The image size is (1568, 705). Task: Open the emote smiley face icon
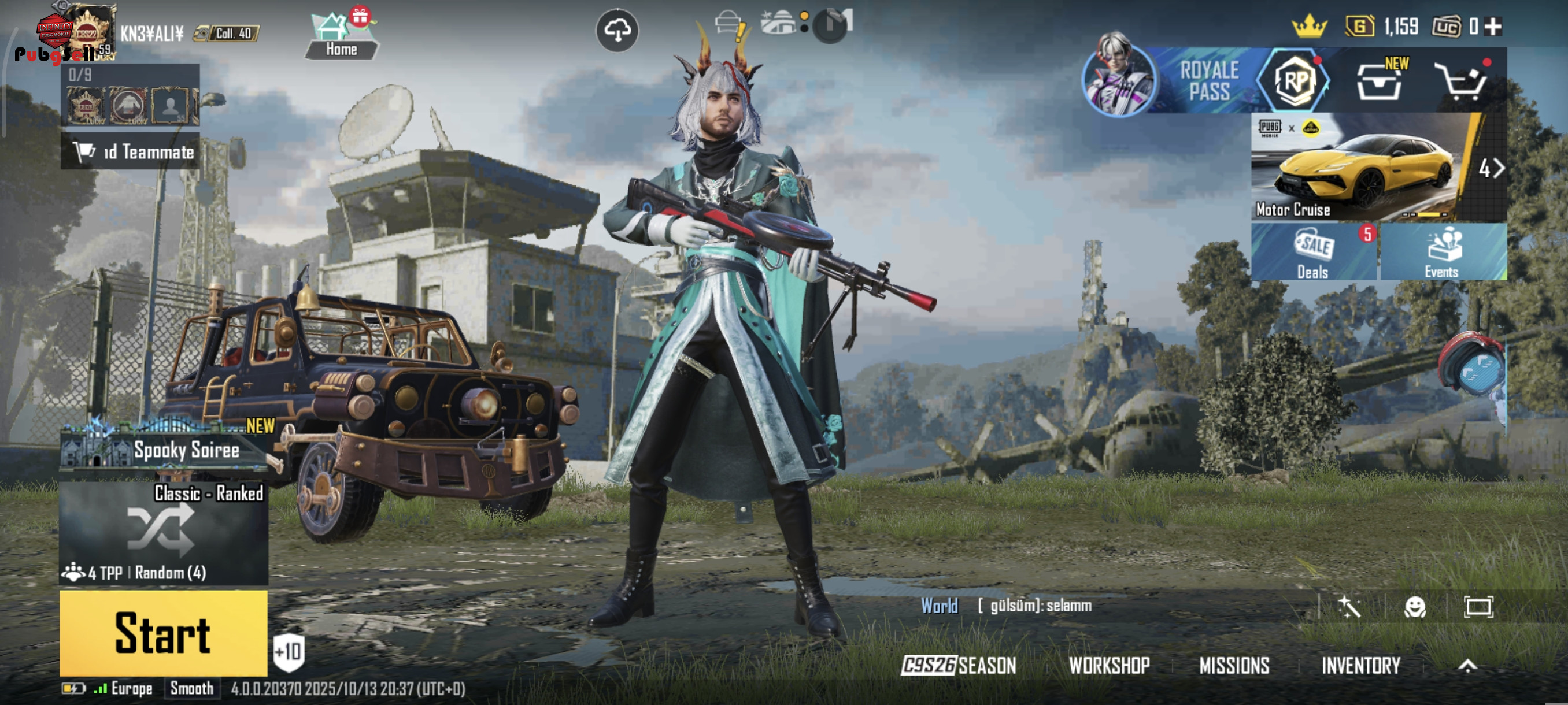[1415, 606]
